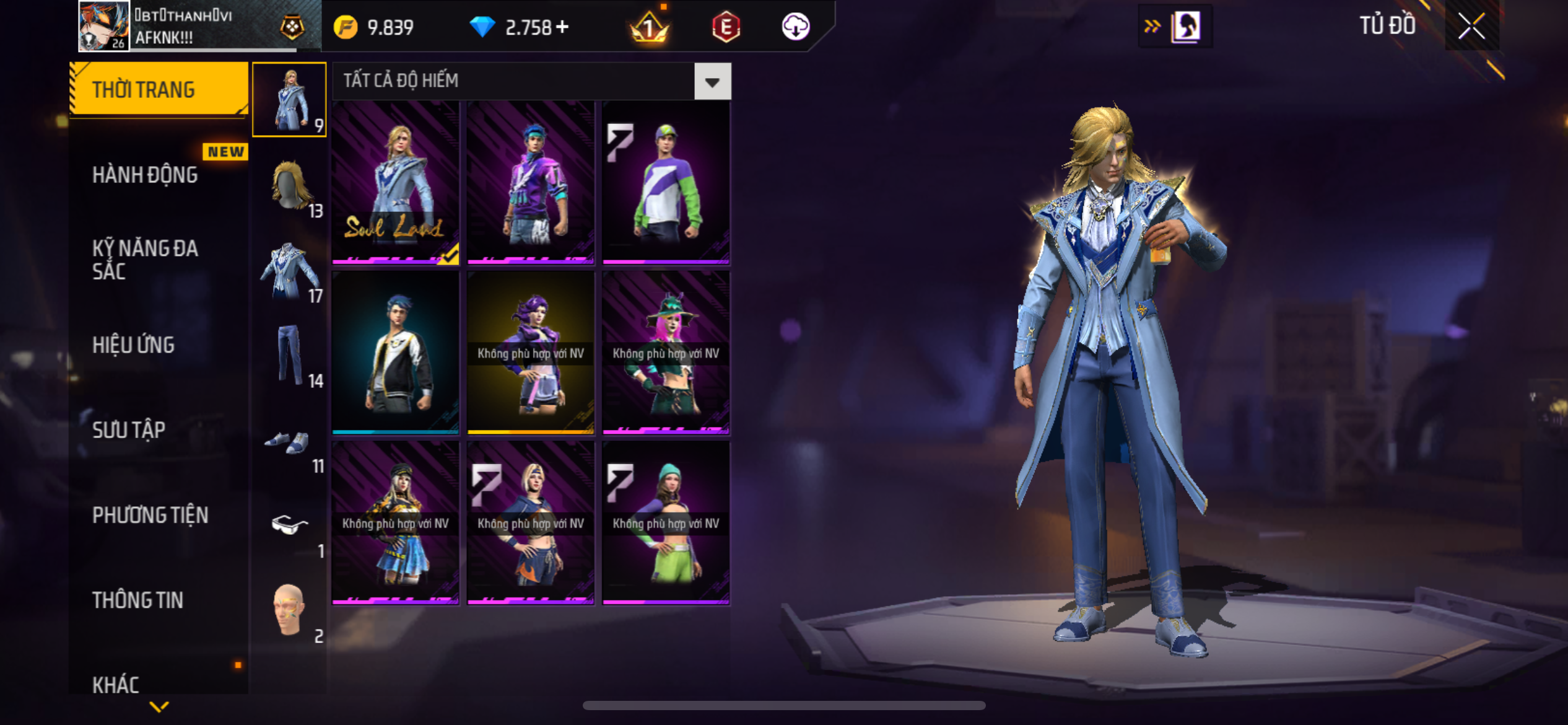Select the KHÁC category

(116, 684)
